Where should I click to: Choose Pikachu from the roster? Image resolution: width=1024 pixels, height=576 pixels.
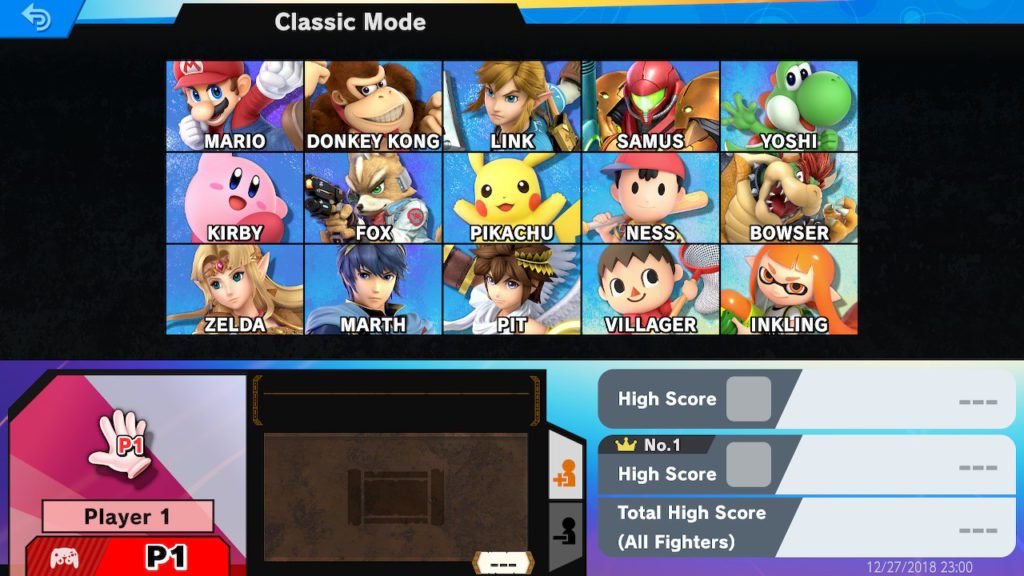512,198
